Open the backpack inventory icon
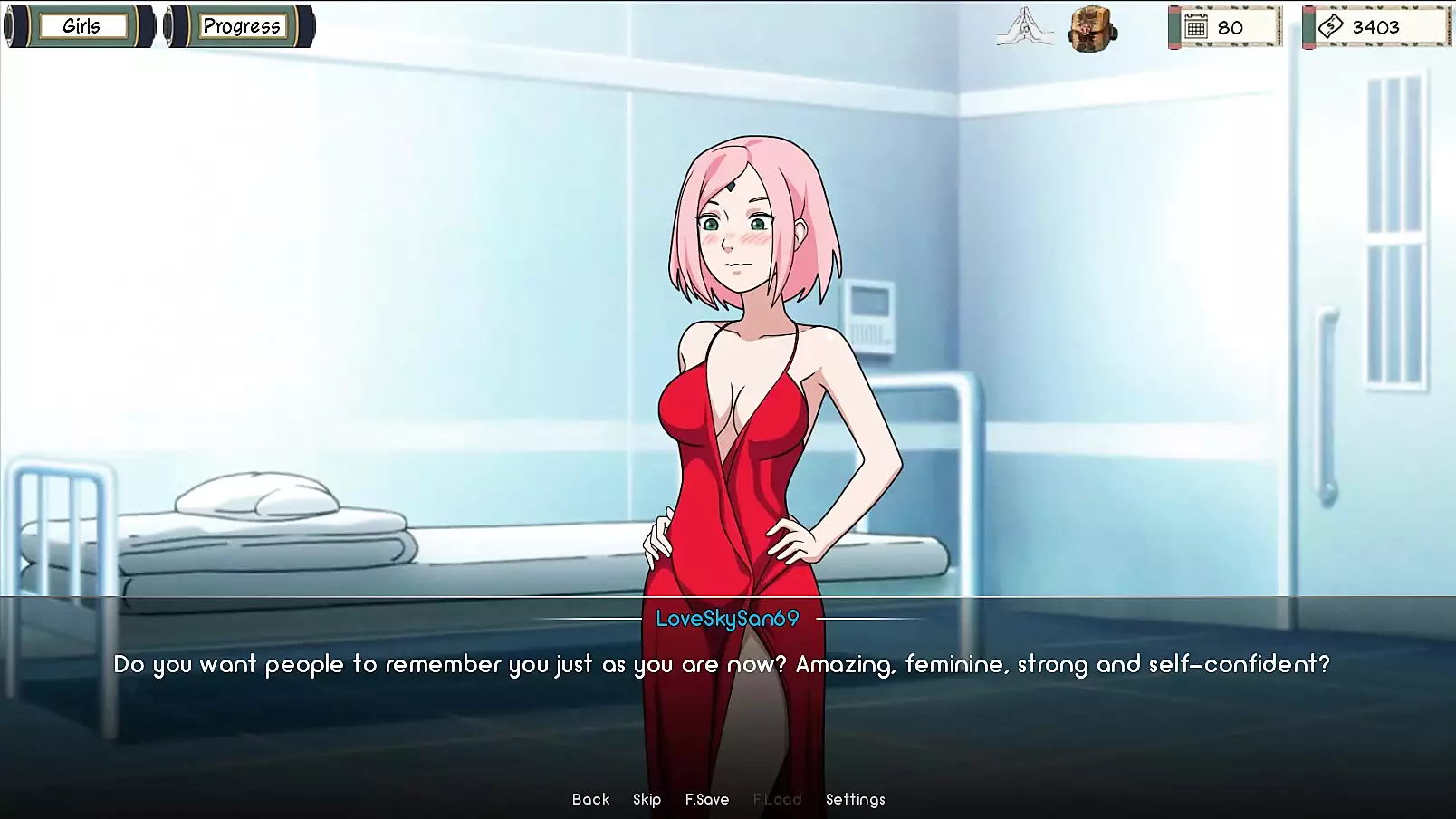The height and width of the screenshot is (819, 1456). pos(1092,29)
